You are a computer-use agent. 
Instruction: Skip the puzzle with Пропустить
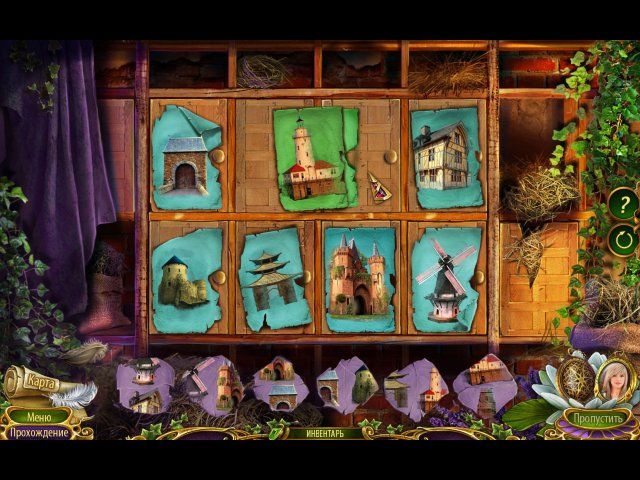pos(596,416)
